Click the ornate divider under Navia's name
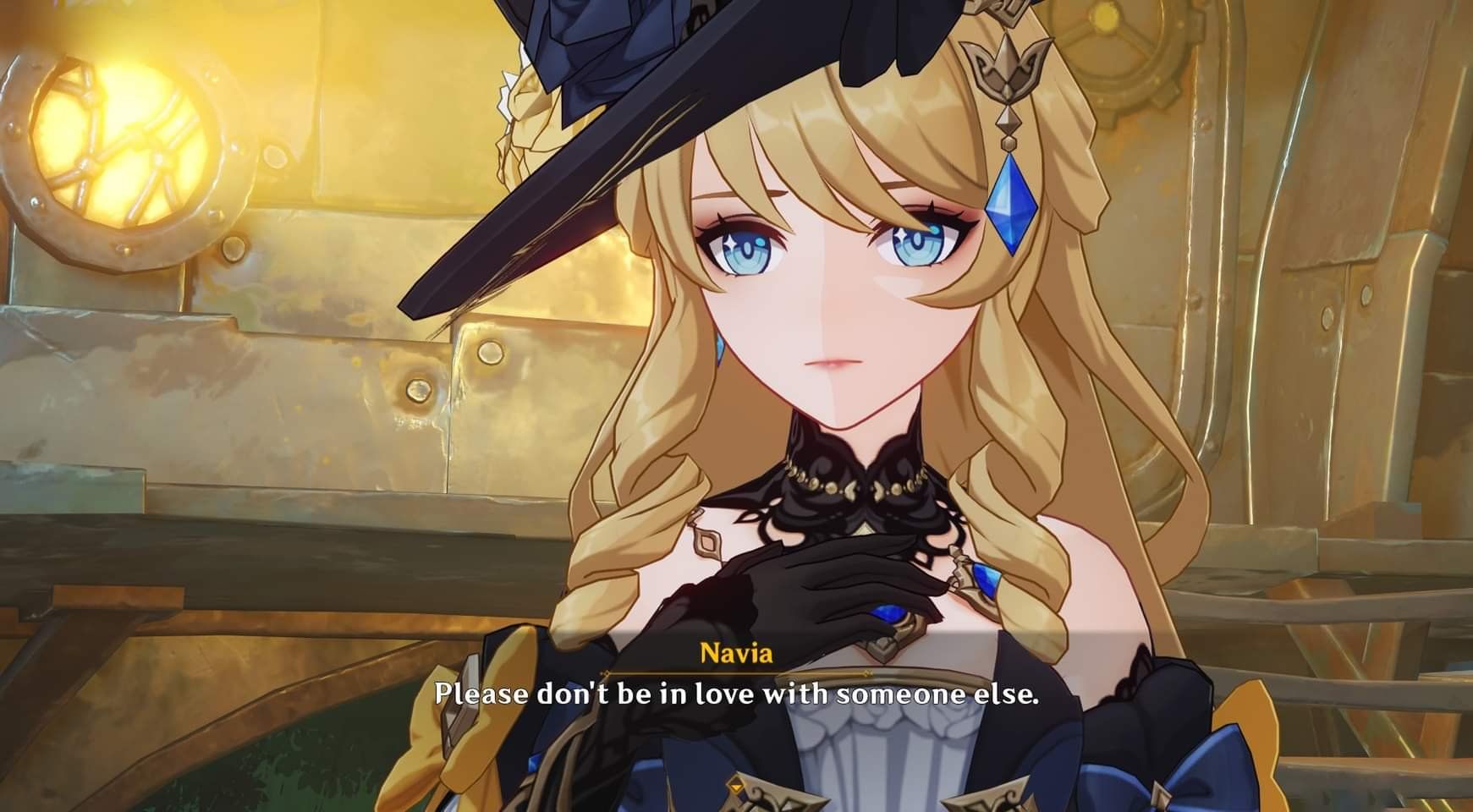The image size is (1473, 812). [735, 672]
